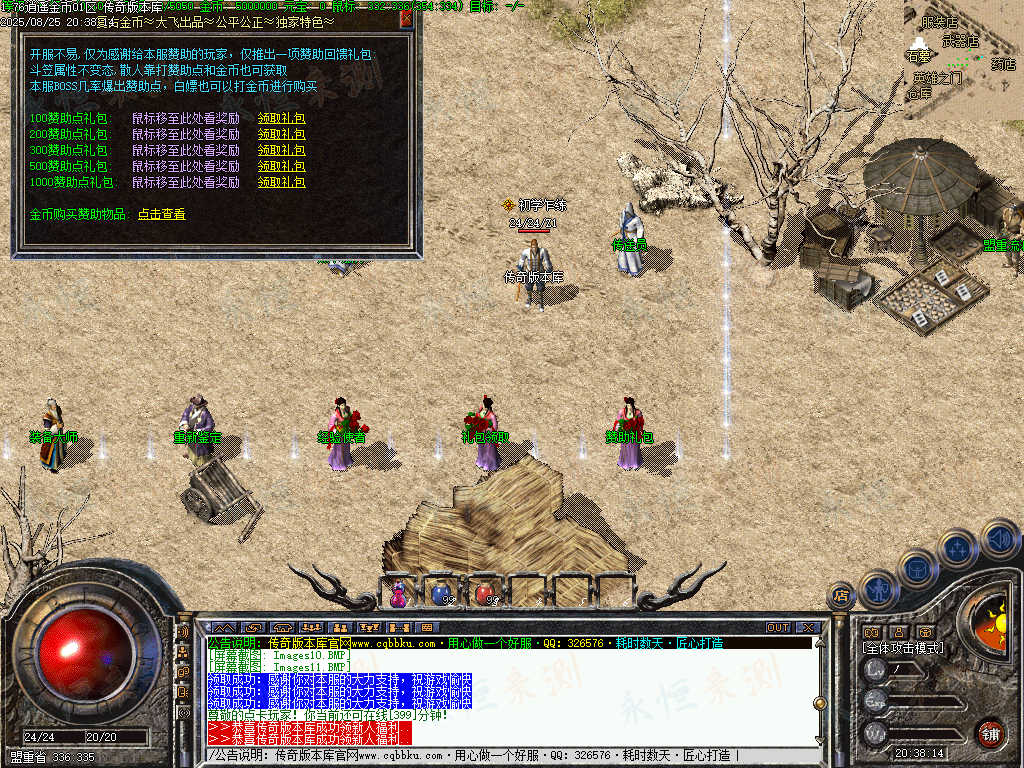Screen dimensions: 1024x768
Task: Open the 店 shop round button
Action: click(841, 597)
